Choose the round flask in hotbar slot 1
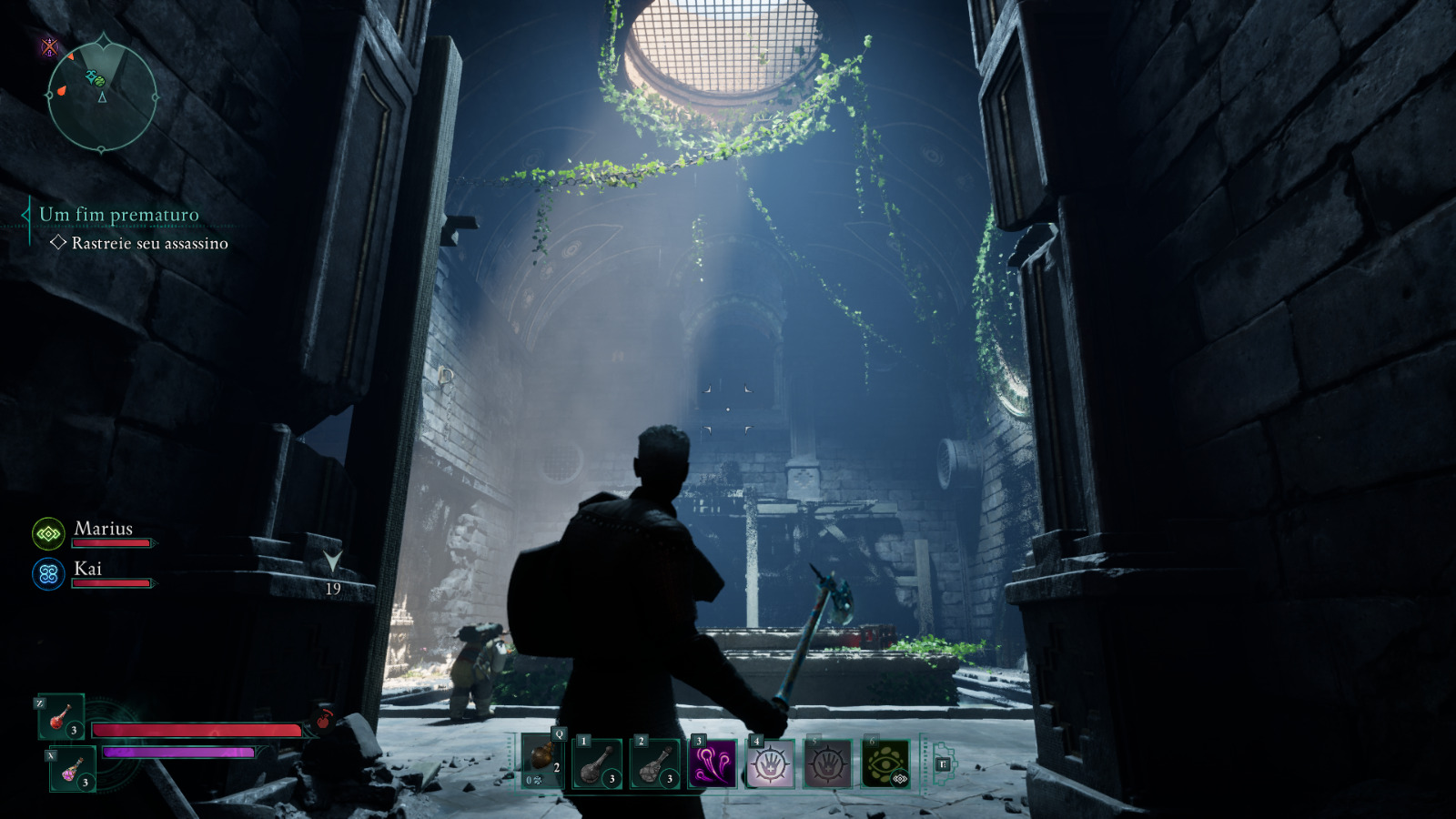 click(x=598, y=763)
